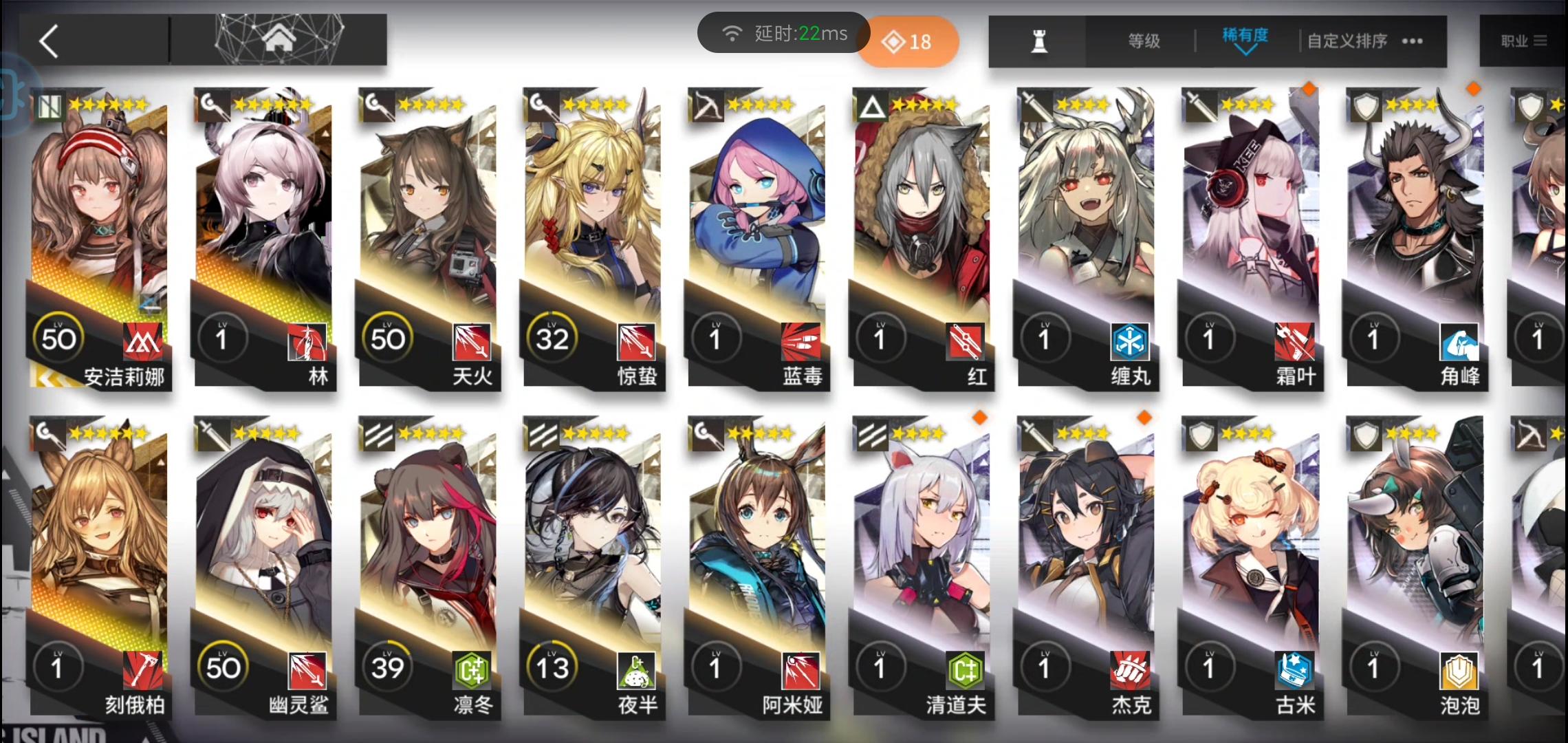
Task: Click the back arrow at top left
Action: [49, 41]
